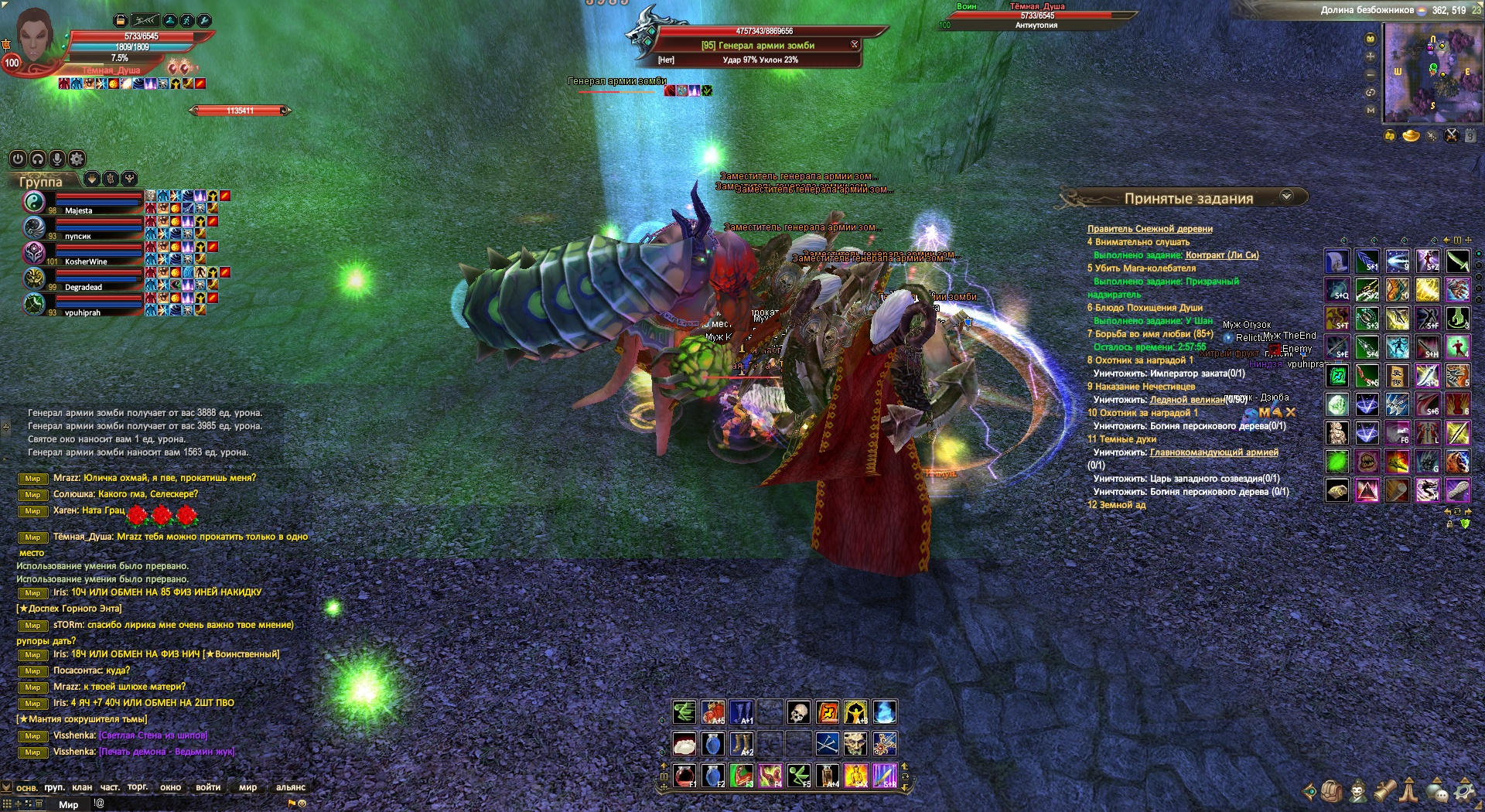Use the blue flame skill icon
The width and height of the screenshot is (1485, 812).
885,712
